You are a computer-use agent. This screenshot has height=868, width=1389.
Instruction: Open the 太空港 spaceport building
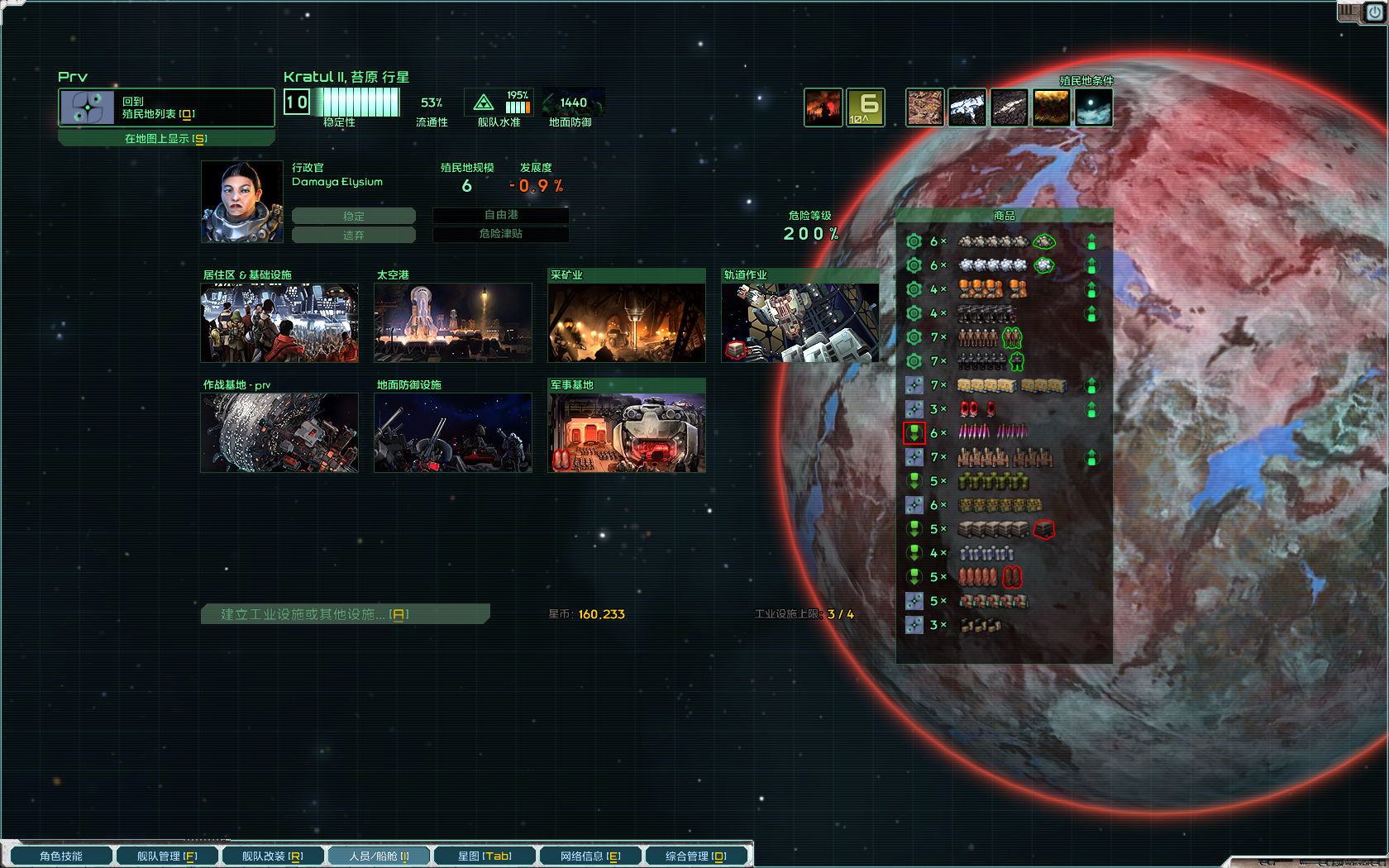[453, 322]
